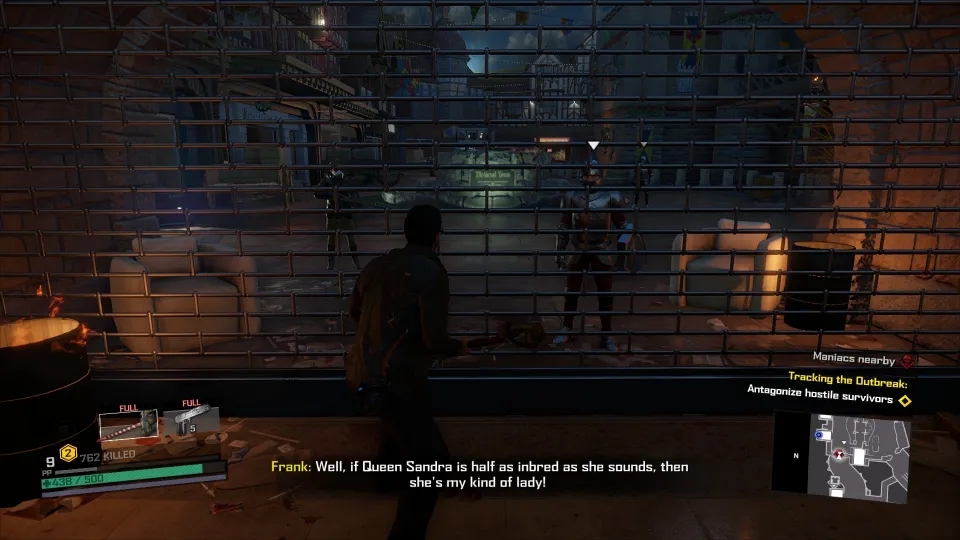
Task: Click the red skull Maniacs nearby icon
Action: 907,361
